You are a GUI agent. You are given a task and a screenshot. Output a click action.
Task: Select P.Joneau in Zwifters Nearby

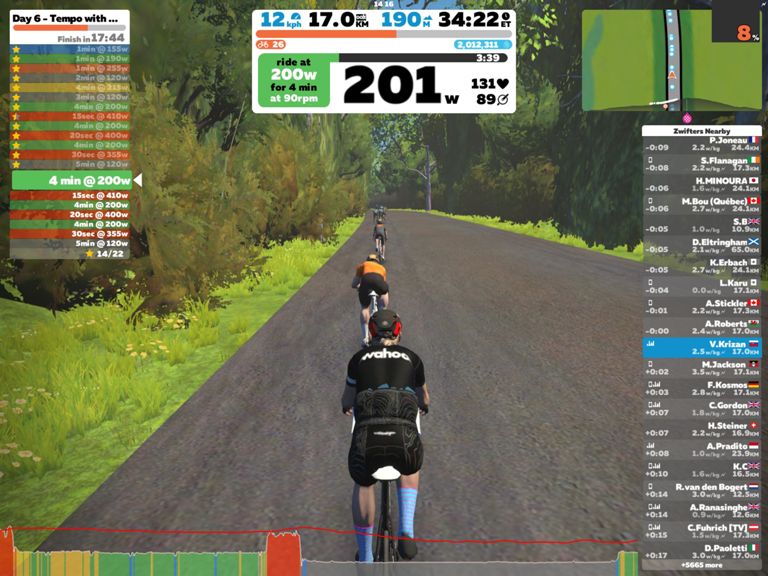pyautogui.click(x=702, y=144)
